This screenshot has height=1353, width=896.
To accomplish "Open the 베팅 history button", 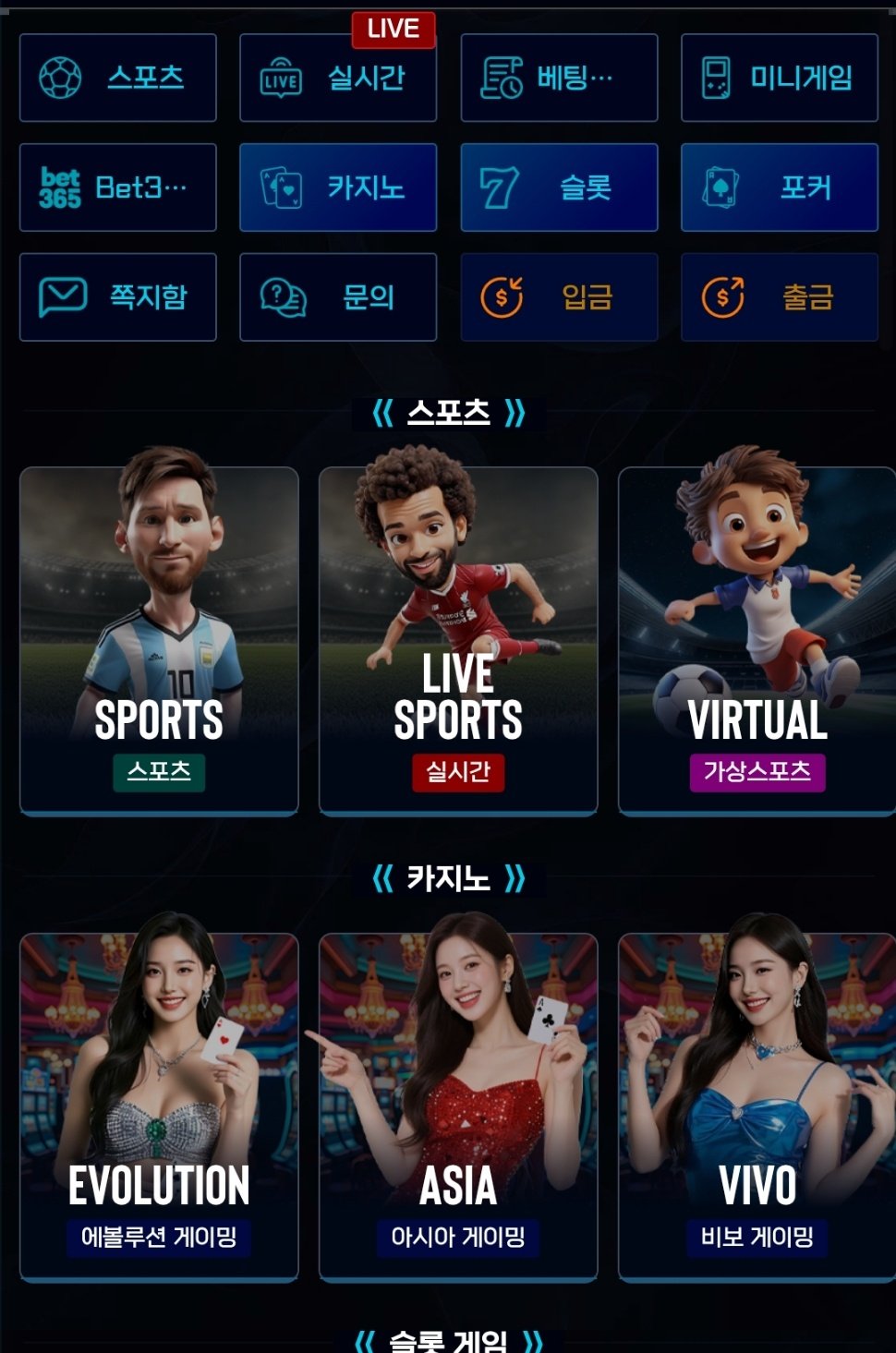I will [559, 78].
